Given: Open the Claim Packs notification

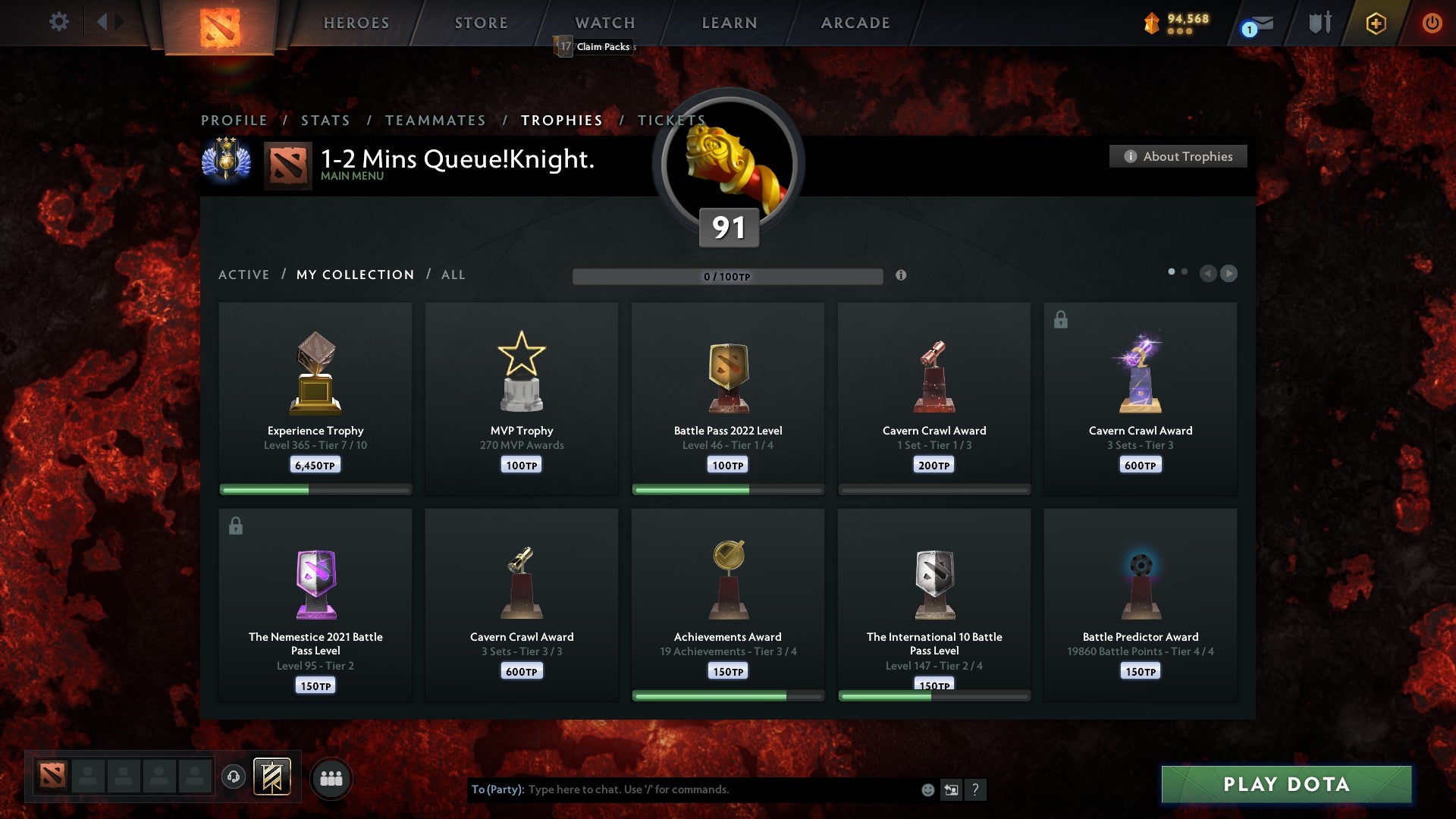Looking at the screenshot, I should pyautogui.click(x=595, y=47).
